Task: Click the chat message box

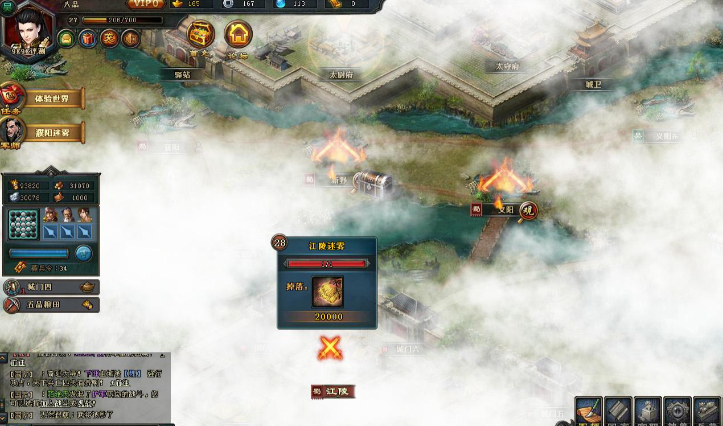Action: 85,388
